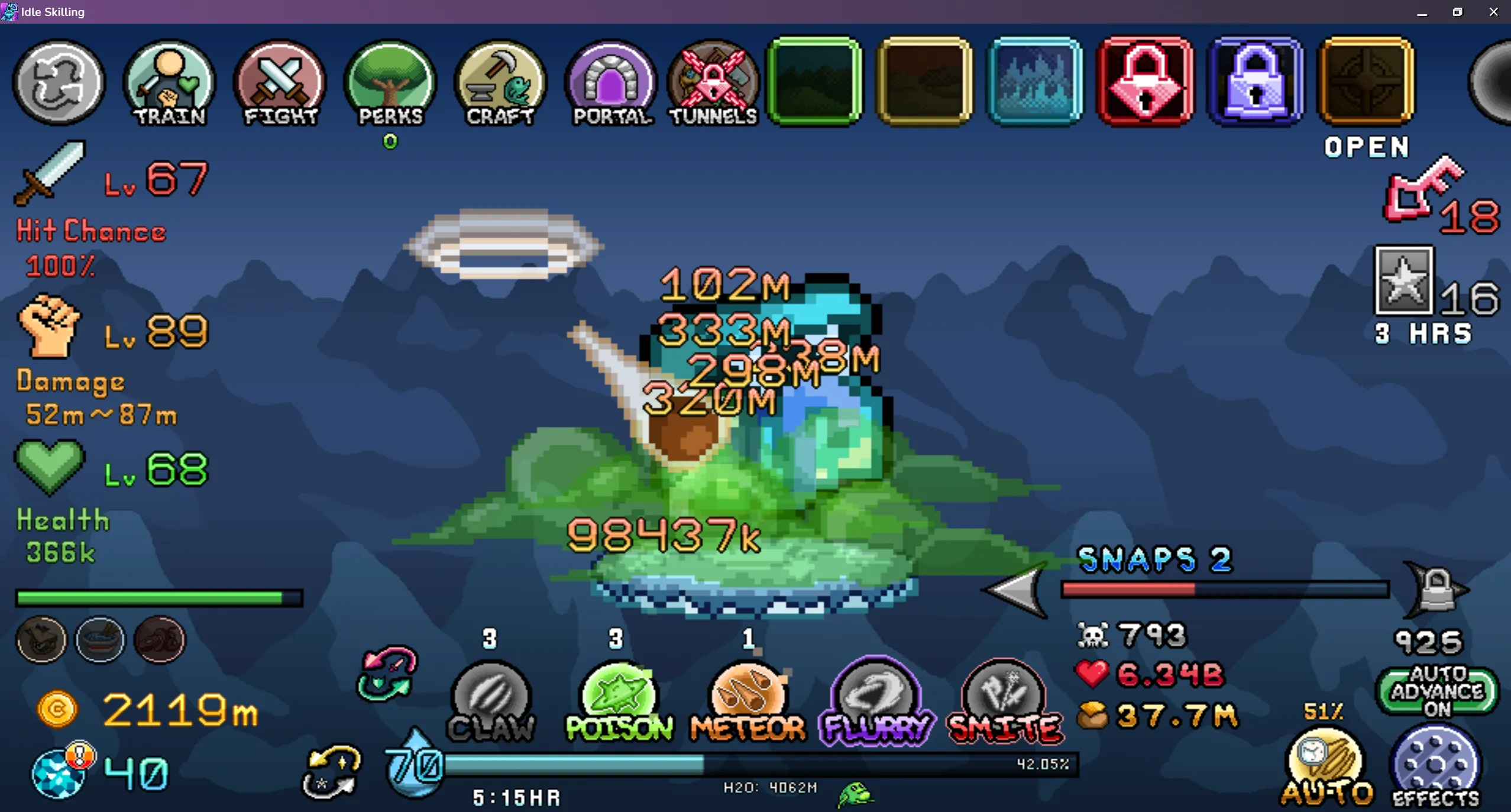Screen dimensions: 1511x812
Task: Click the grey recycle arrows icon
Action: [x=59, y=83]
